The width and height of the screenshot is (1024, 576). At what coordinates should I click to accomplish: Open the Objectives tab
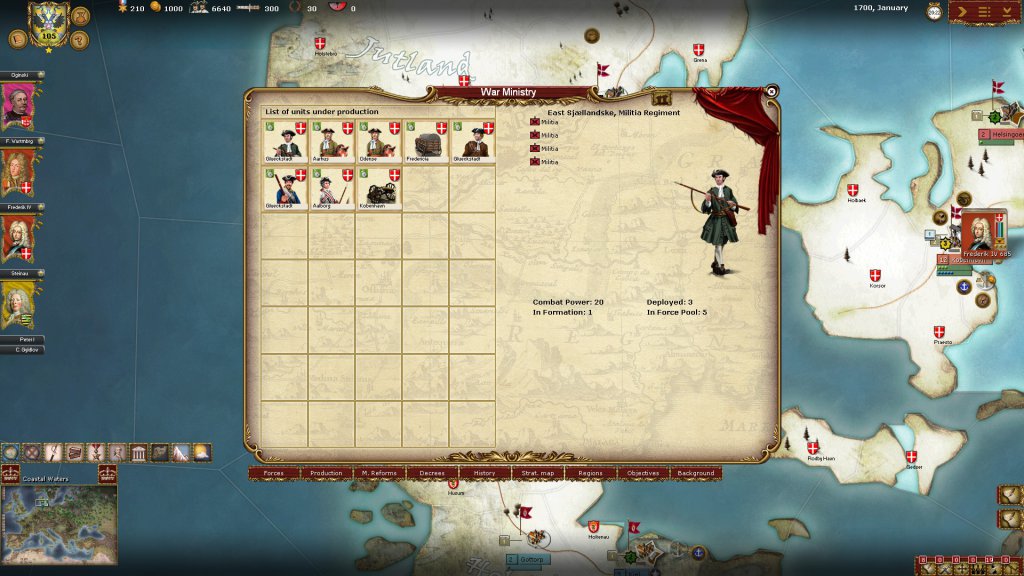643,473
